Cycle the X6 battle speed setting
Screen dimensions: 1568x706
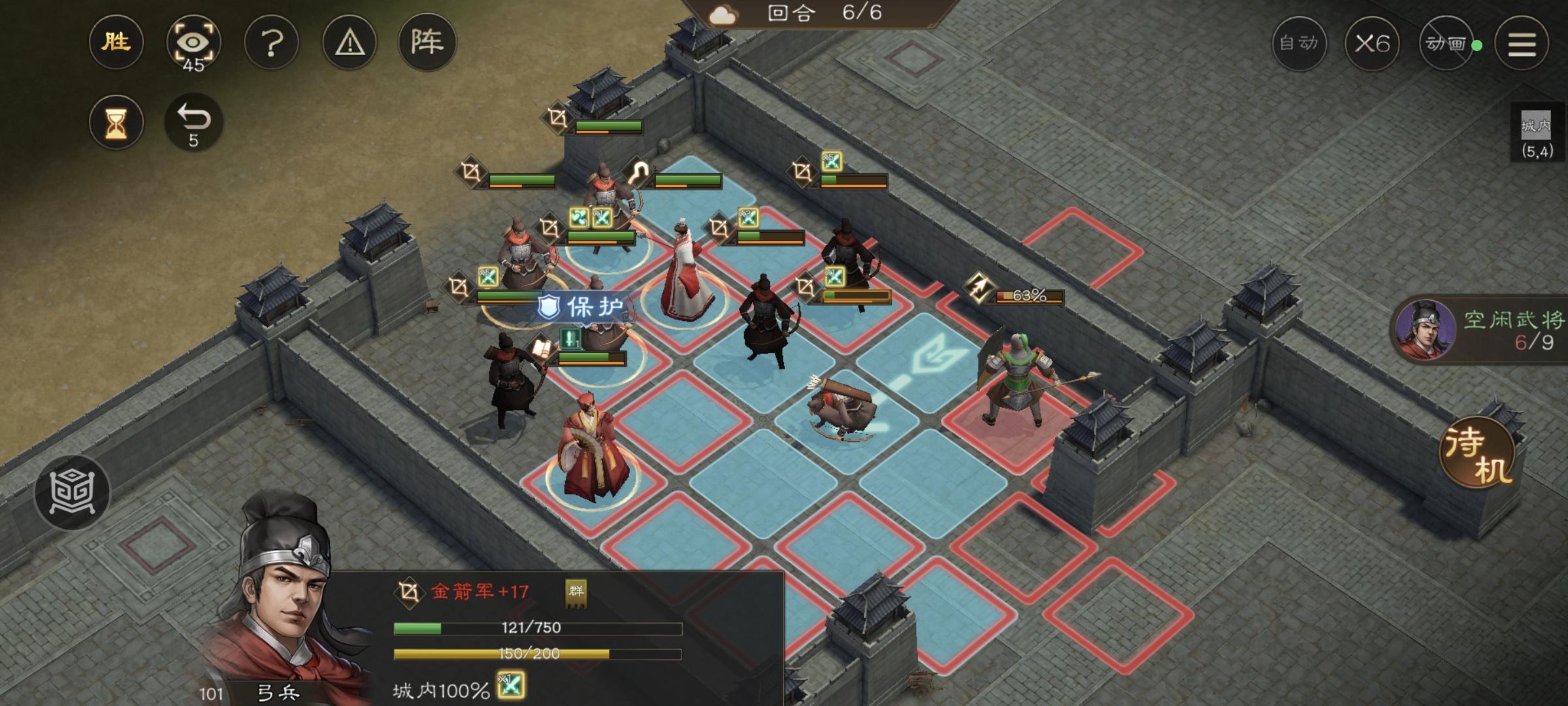point(1373,44)
